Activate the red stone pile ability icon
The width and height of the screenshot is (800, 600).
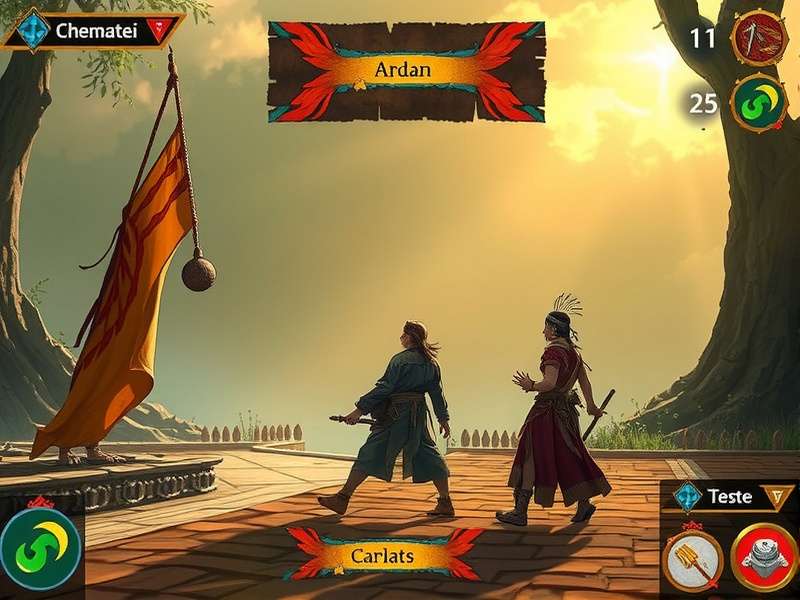click(764, 559)
